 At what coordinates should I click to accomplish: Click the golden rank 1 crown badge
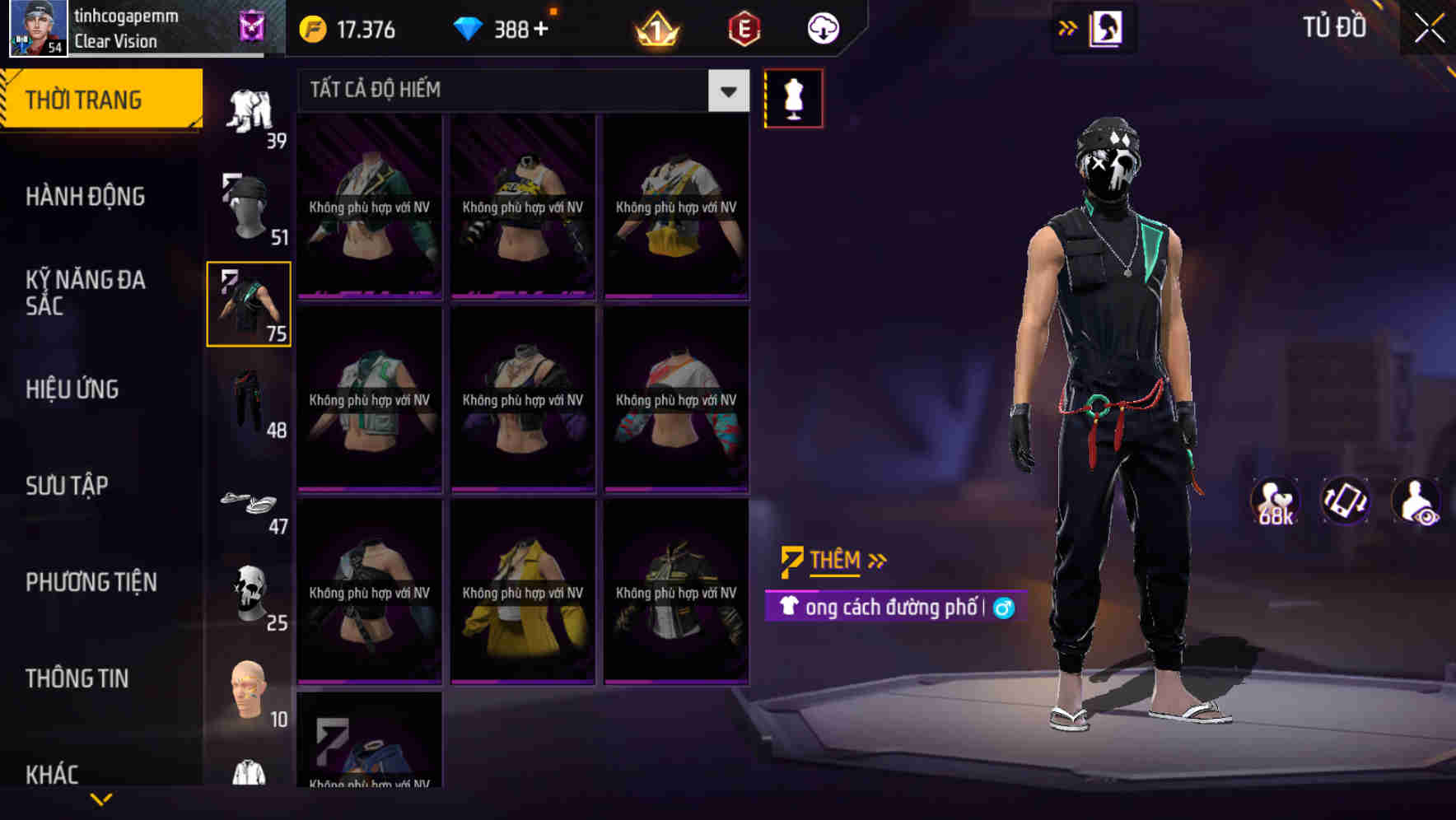656,27
